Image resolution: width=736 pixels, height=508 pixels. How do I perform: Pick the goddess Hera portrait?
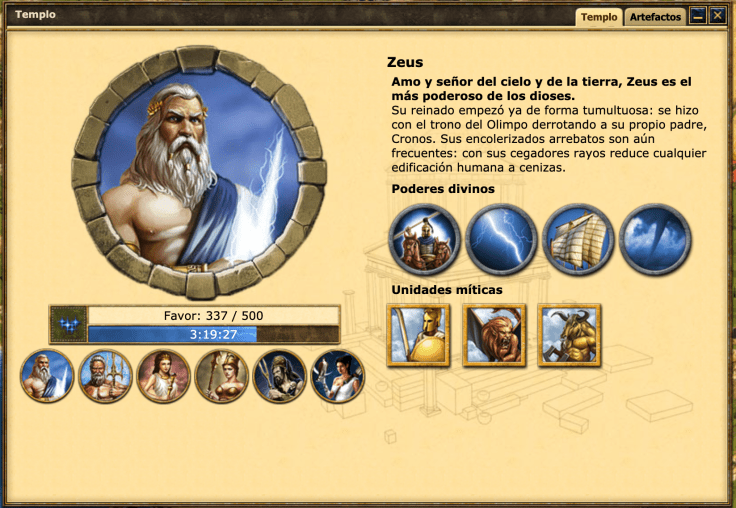(163, 376)
